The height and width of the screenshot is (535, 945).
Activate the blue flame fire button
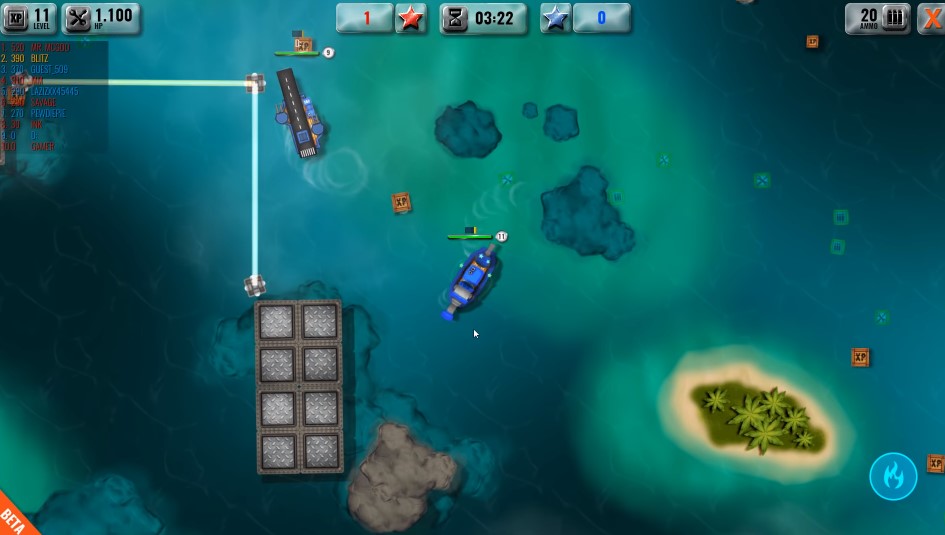point(893,476)
